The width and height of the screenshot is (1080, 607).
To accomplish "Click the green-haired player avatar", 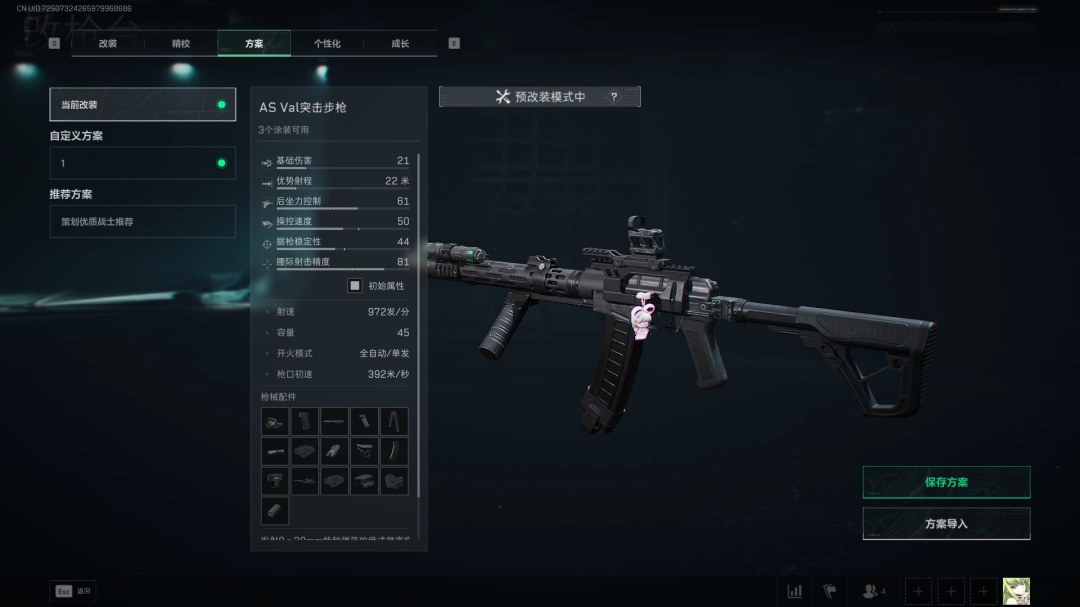I will point(1016,591).
